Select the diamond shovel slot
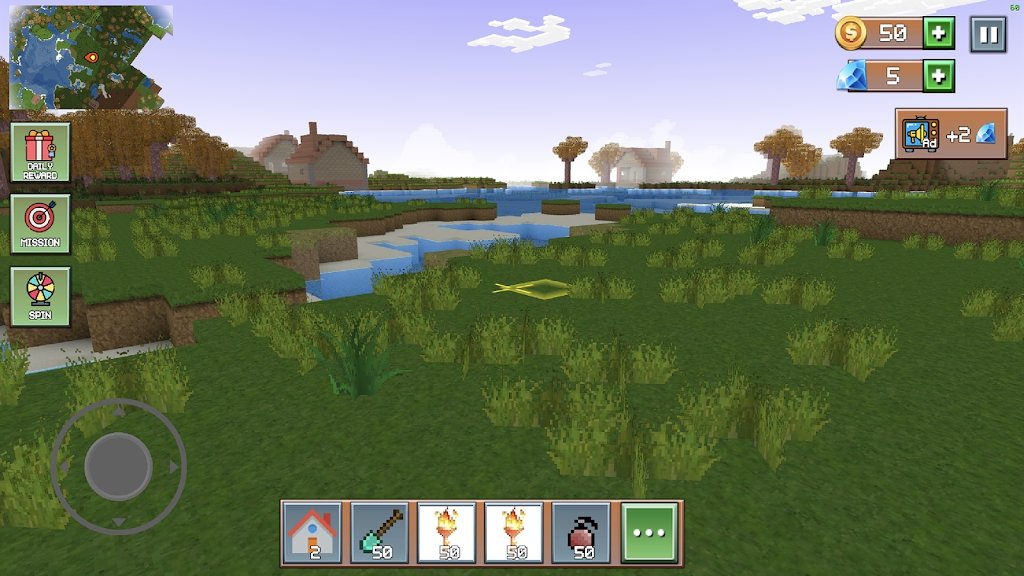The image size is (1024, 576). click(x=379, y=533)
